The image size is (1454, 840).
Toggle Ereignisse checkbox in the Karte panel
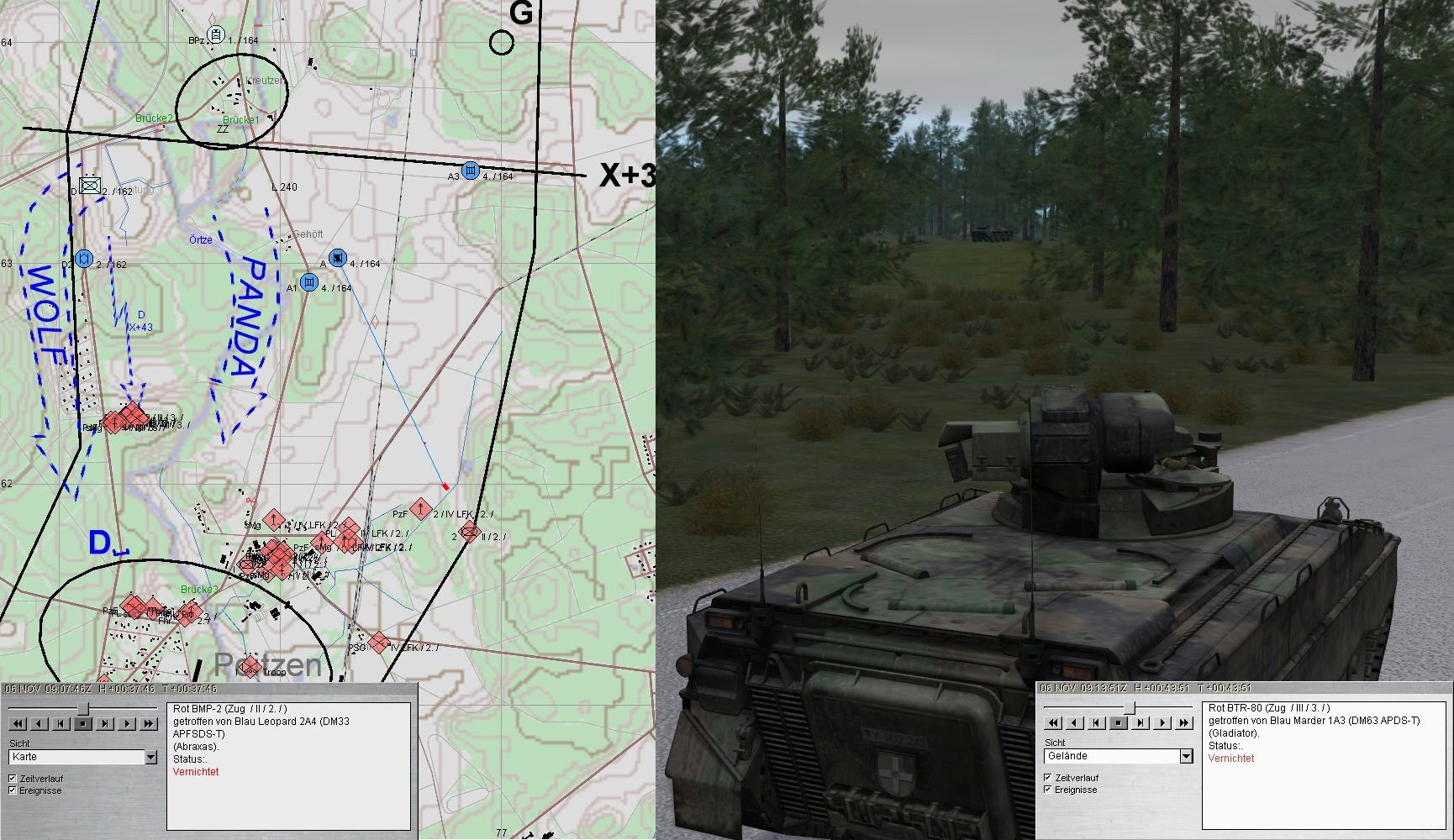[13, 790]
